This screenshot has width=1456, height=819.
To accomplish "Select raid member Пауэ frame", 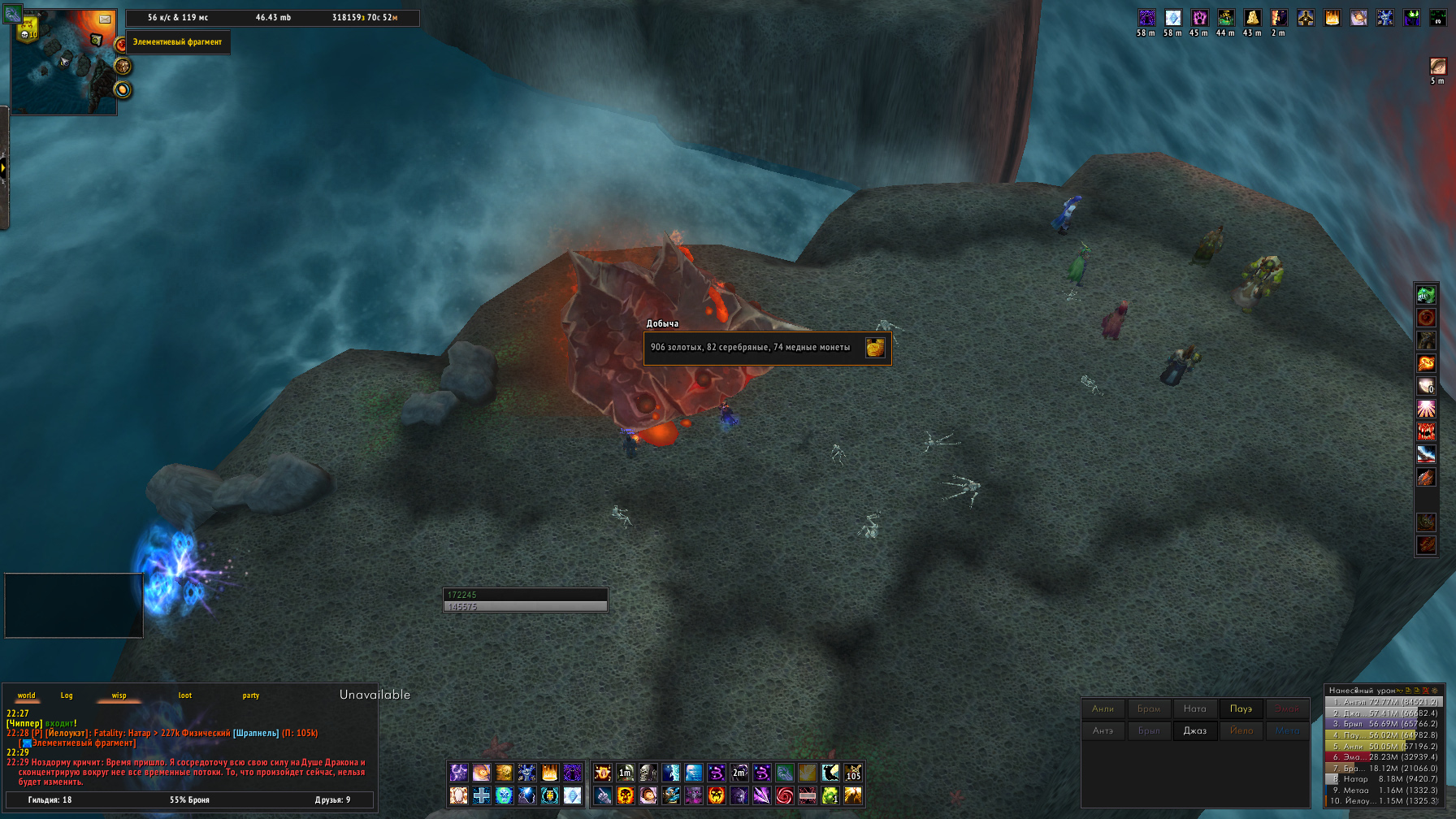I will tap(1241, 708).
